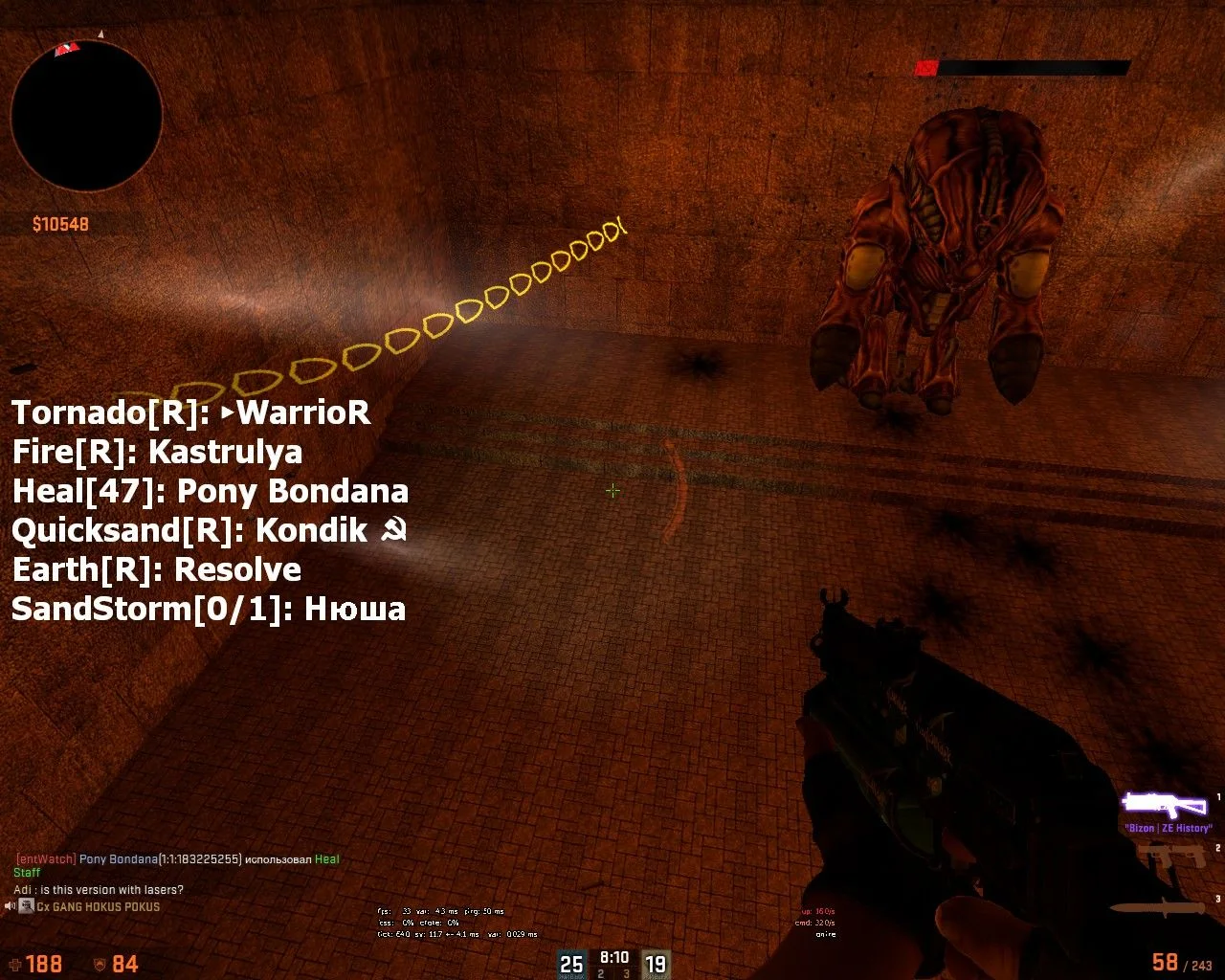The height and width of the screenshot is (980, 1225).
Task: Select the Tornado holder row WarrioR
Action: click(x=190, y=413)
